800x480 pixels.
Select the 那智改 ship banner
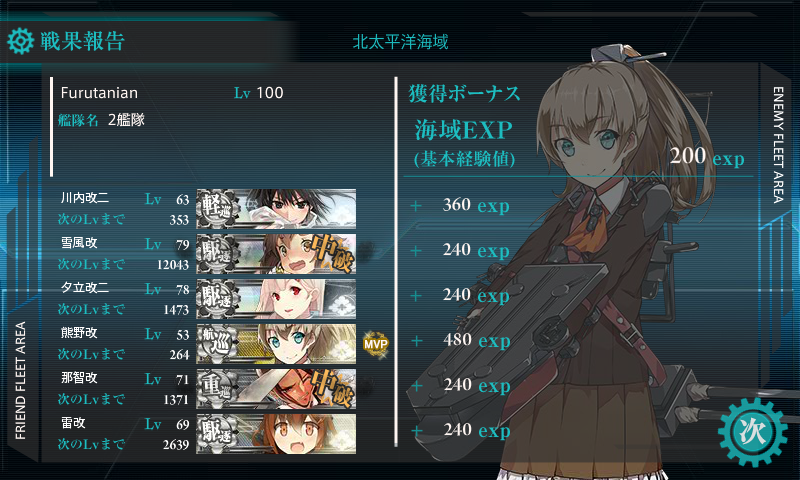pyautogui.click(x=276, y=387)
